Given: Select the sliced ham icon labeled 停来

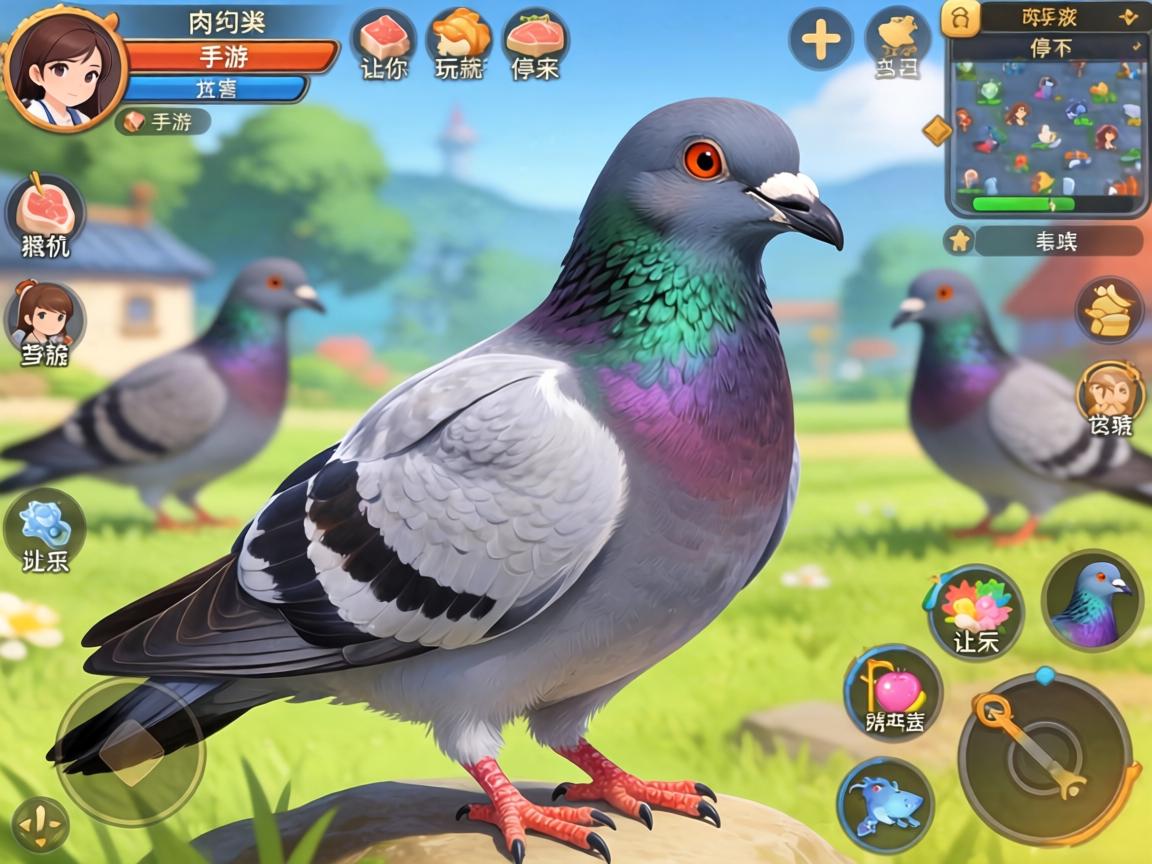Looking at the screenshot, I should pyautogui.click(x=535, y=40).
